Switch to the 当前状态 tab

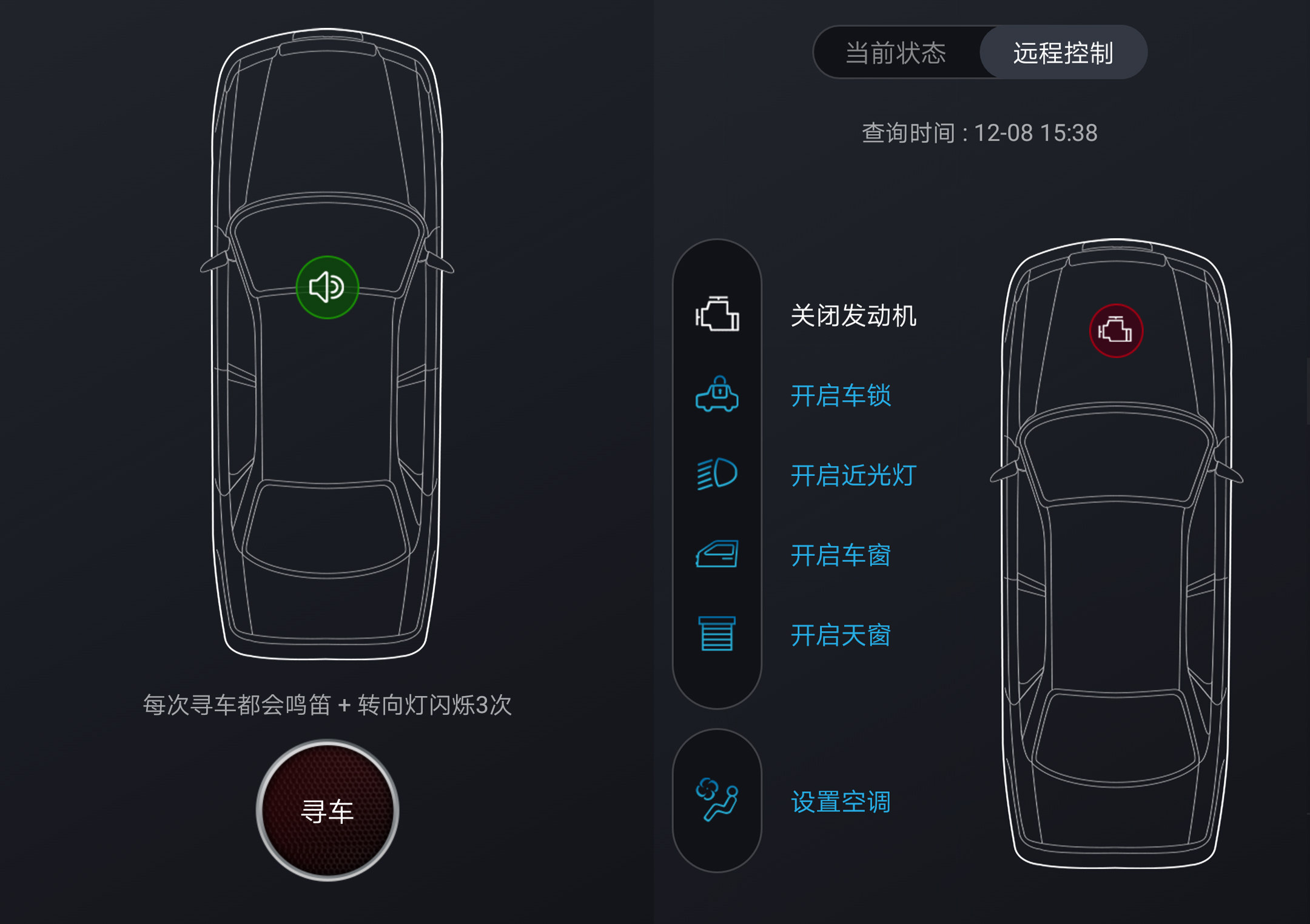896,53
